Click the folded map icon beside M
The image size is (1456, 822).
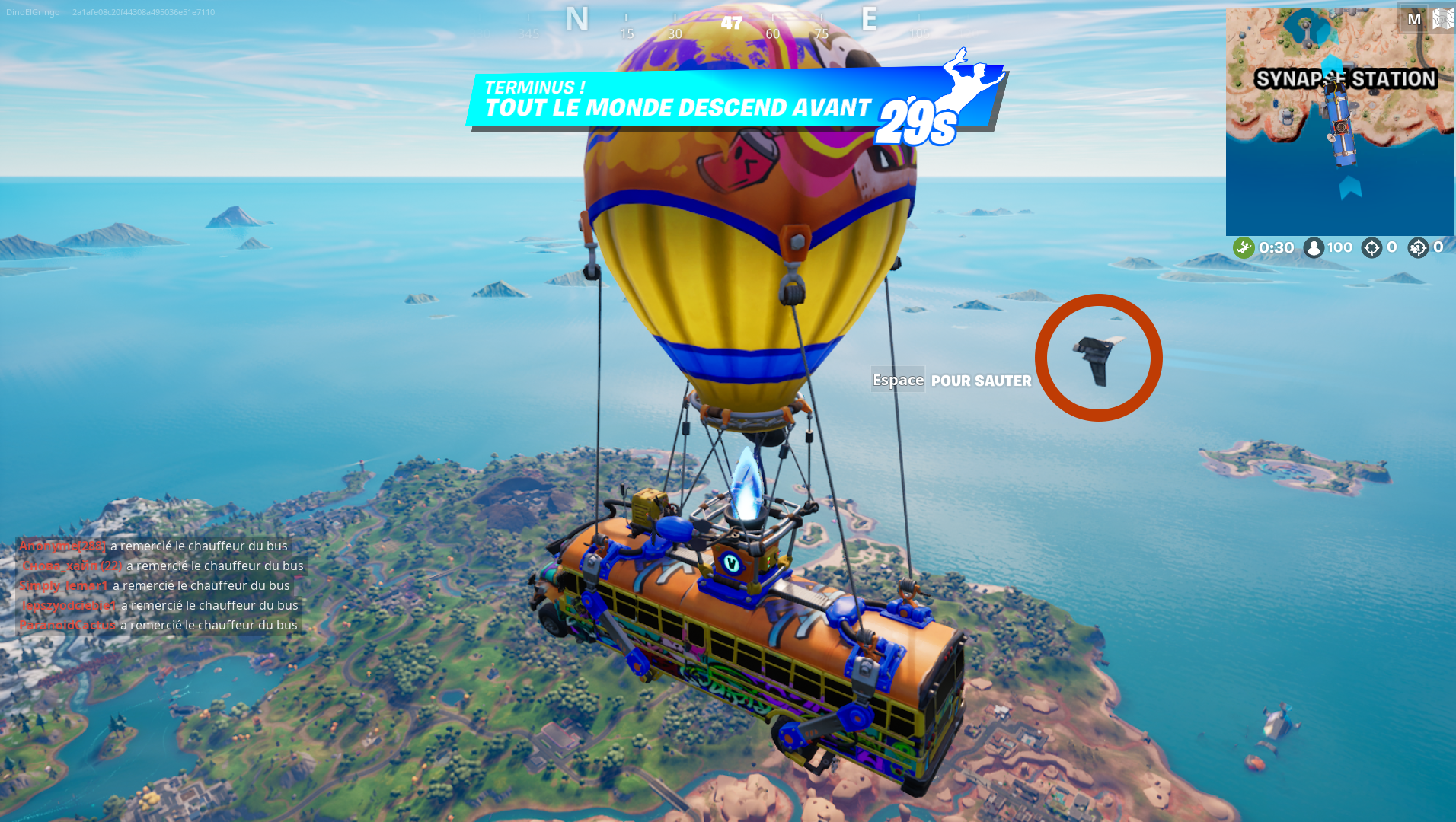click(x=1443, y=17)
